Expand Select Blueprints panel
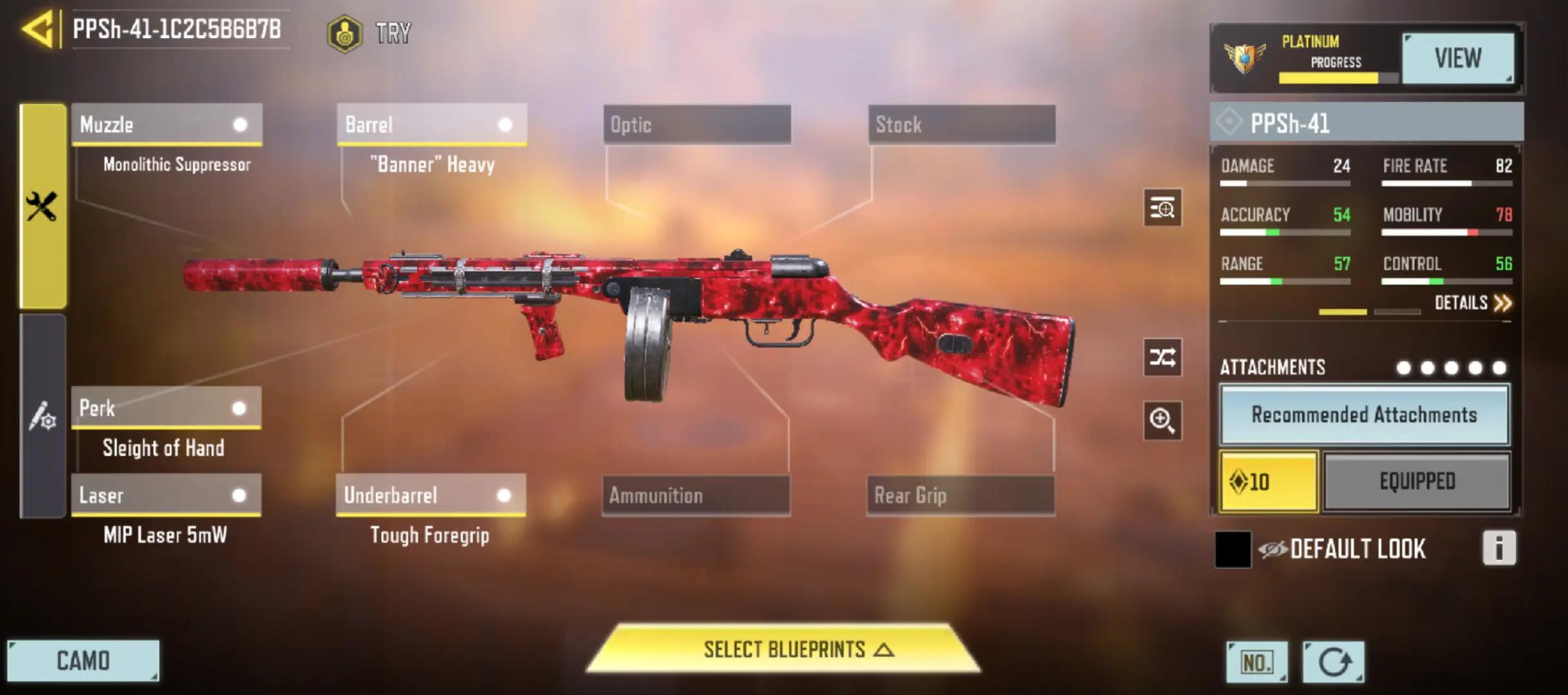Screen dimensions: 1568x695 [783, 649]
